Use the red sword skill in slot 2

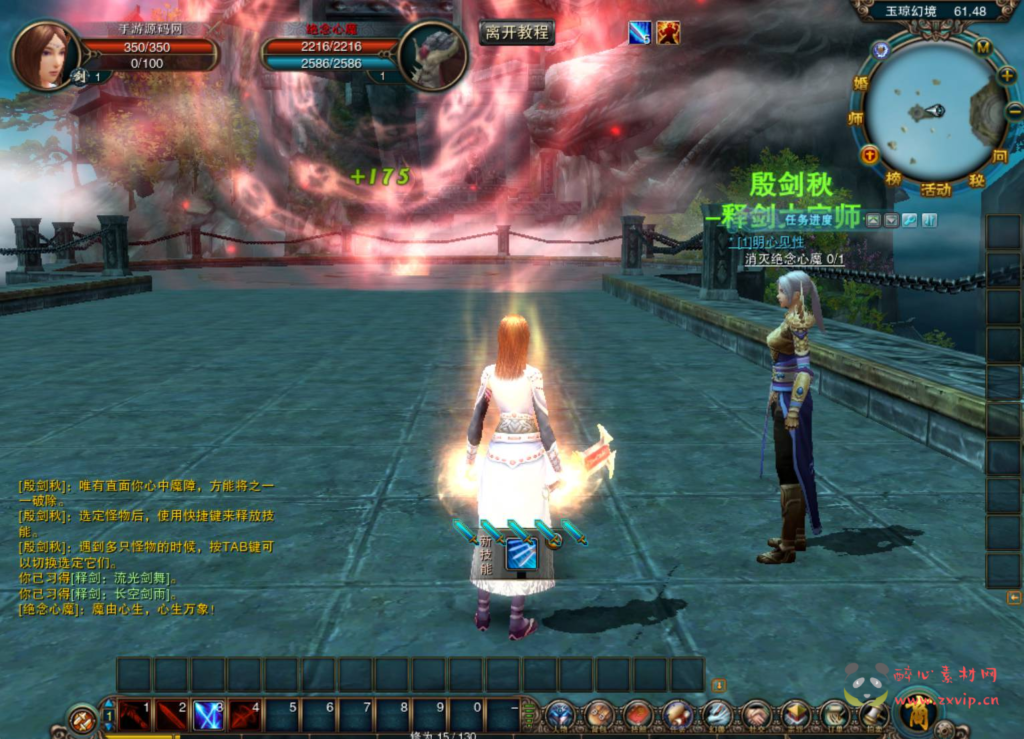(x=172, y=715)
